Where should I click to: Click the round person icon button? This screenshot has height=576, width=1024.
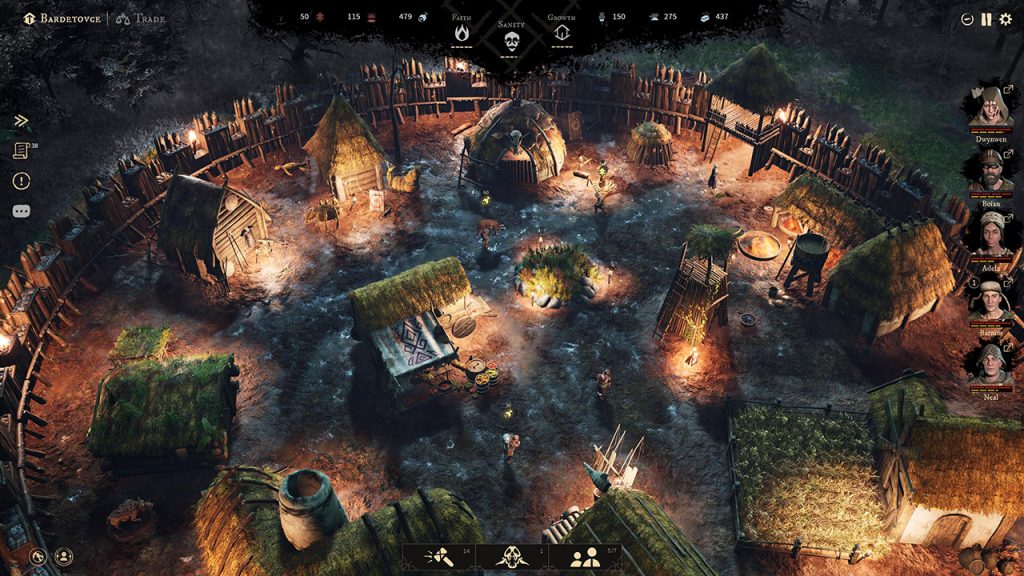64,555
